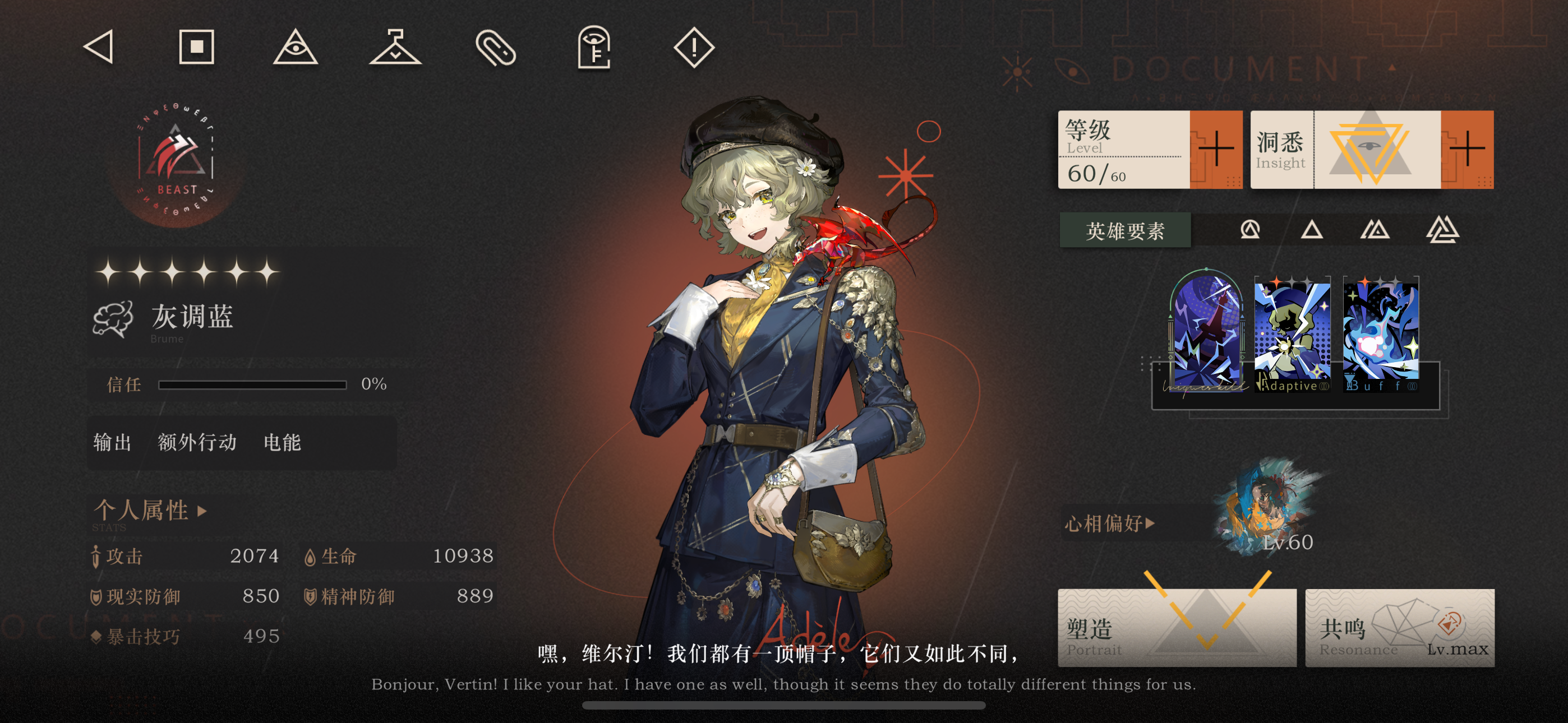The height and width of the screenshot is (723, 1568).
Task: Select the 电能 tag
Action: [x=282, y=444]
